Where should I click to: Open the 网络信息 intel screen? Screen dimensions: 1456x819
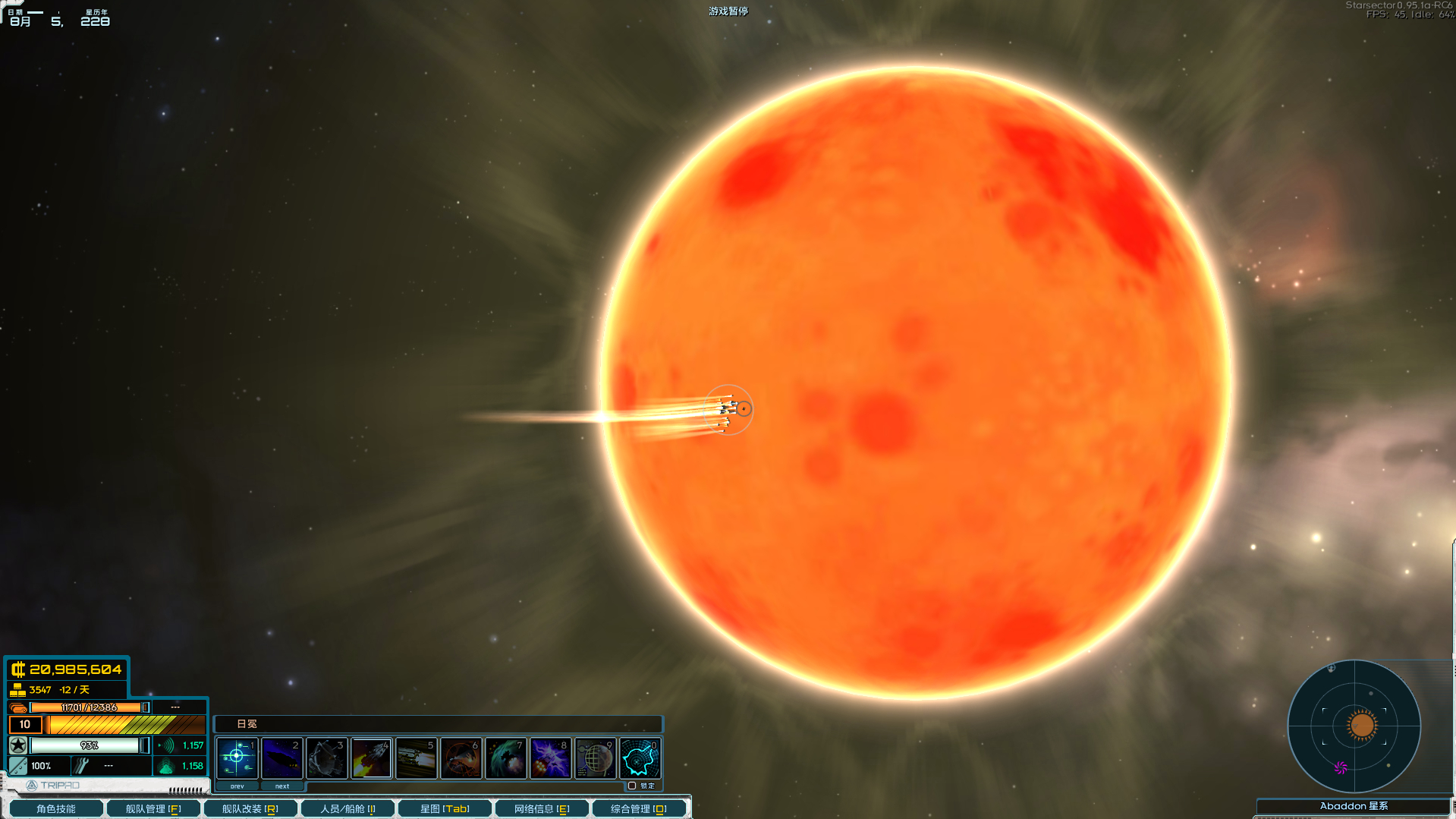(x=542, y=808)
